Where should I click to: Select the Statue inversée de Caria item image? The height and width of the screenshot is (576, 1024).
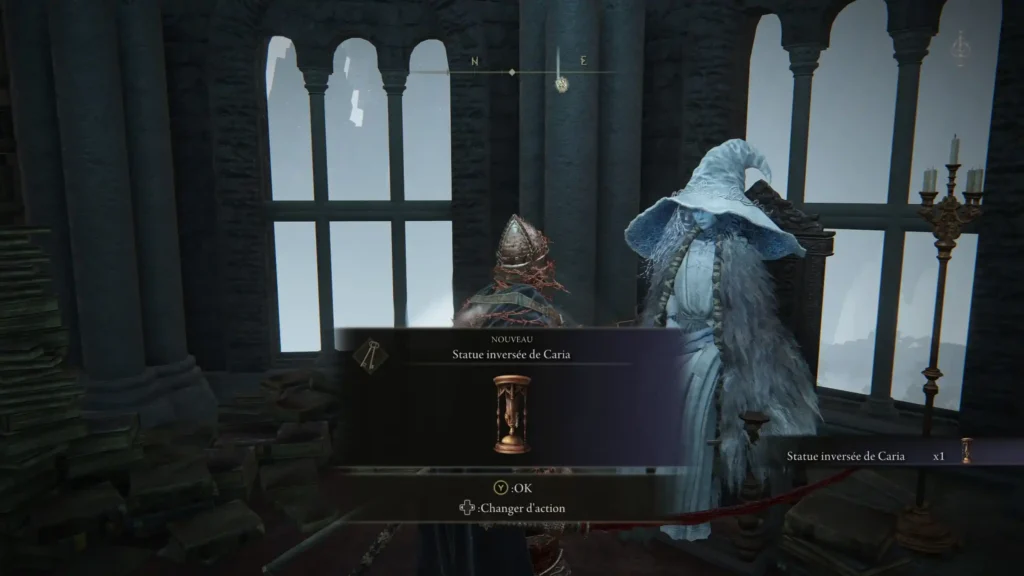click(x=512, y=413)
